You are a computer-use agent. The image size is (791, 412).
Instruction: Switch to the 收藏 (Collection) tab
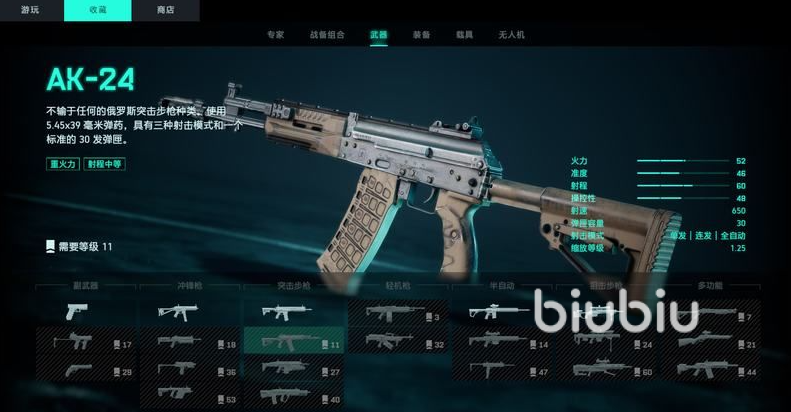tap(98, 10)
